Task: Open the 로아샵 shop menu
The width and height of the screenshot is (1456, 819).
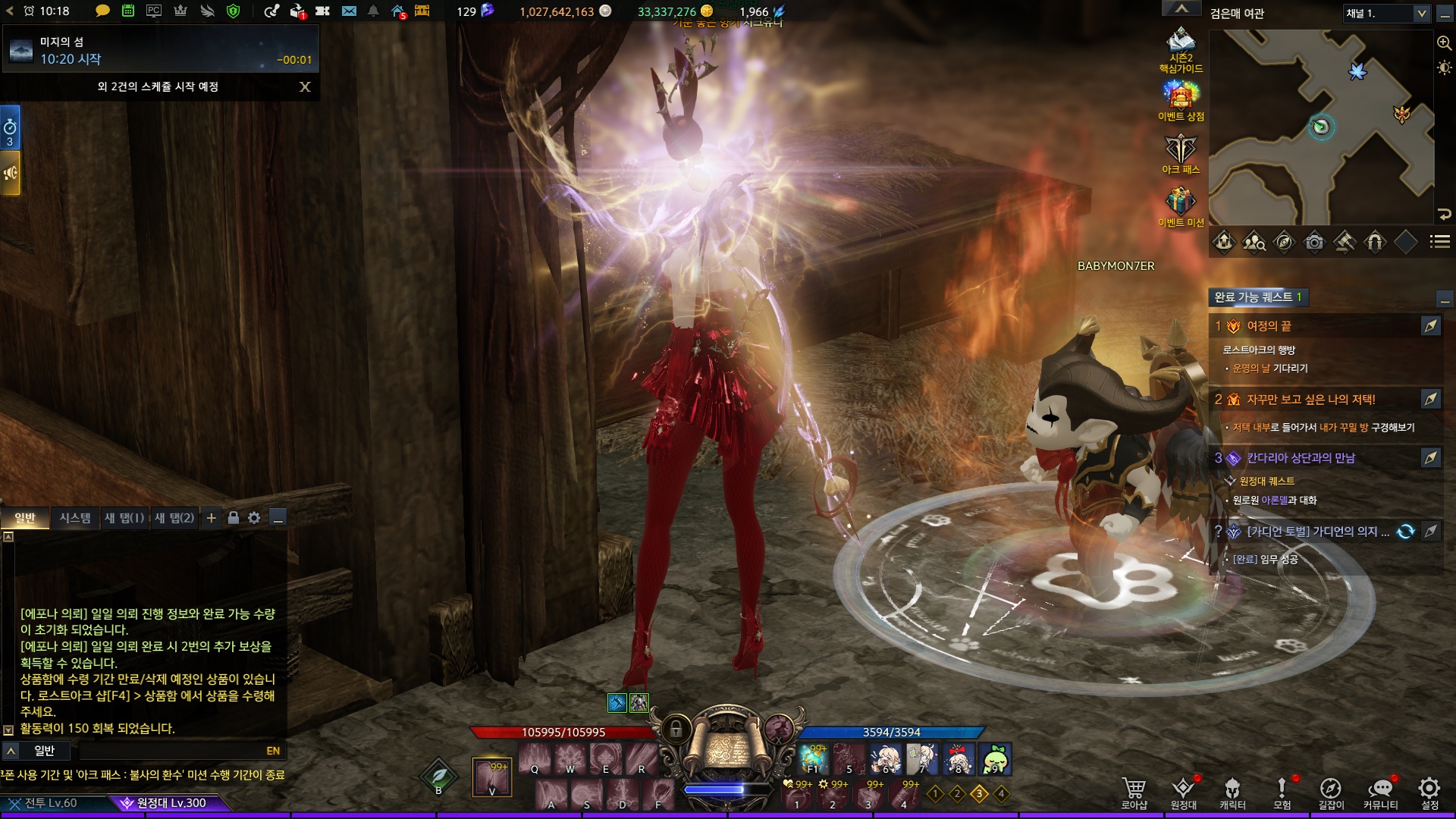Action: point(1134,792)
